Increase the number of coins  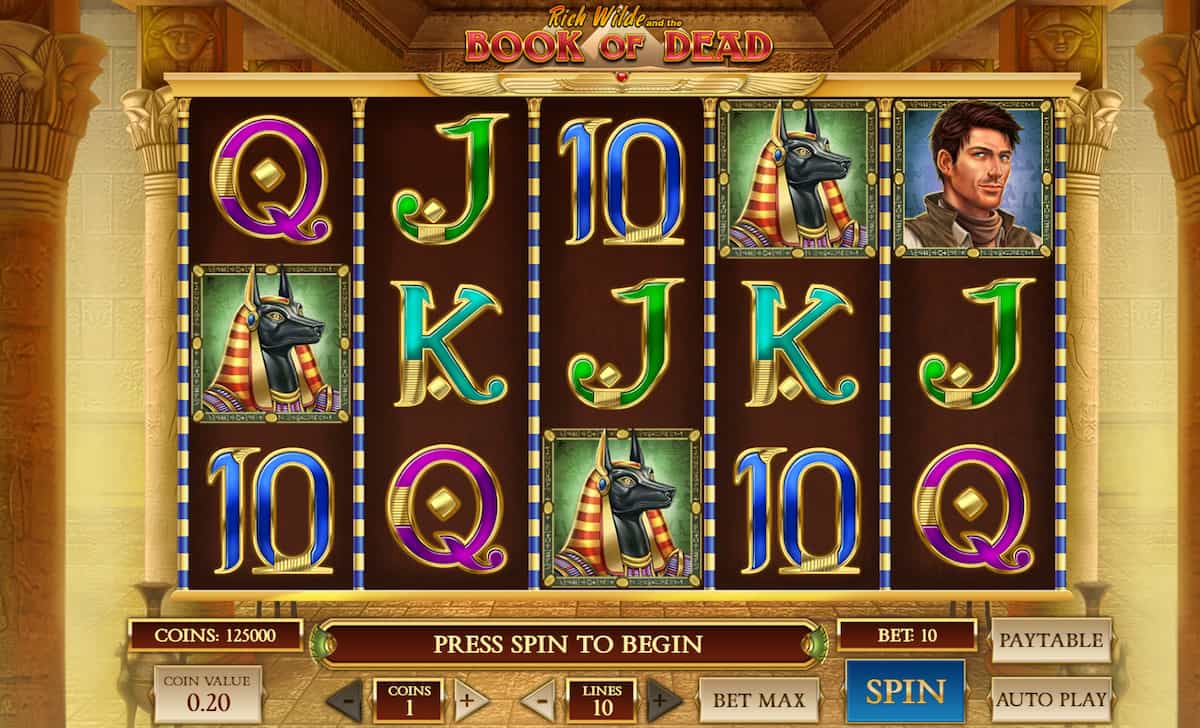click(472, 699)
